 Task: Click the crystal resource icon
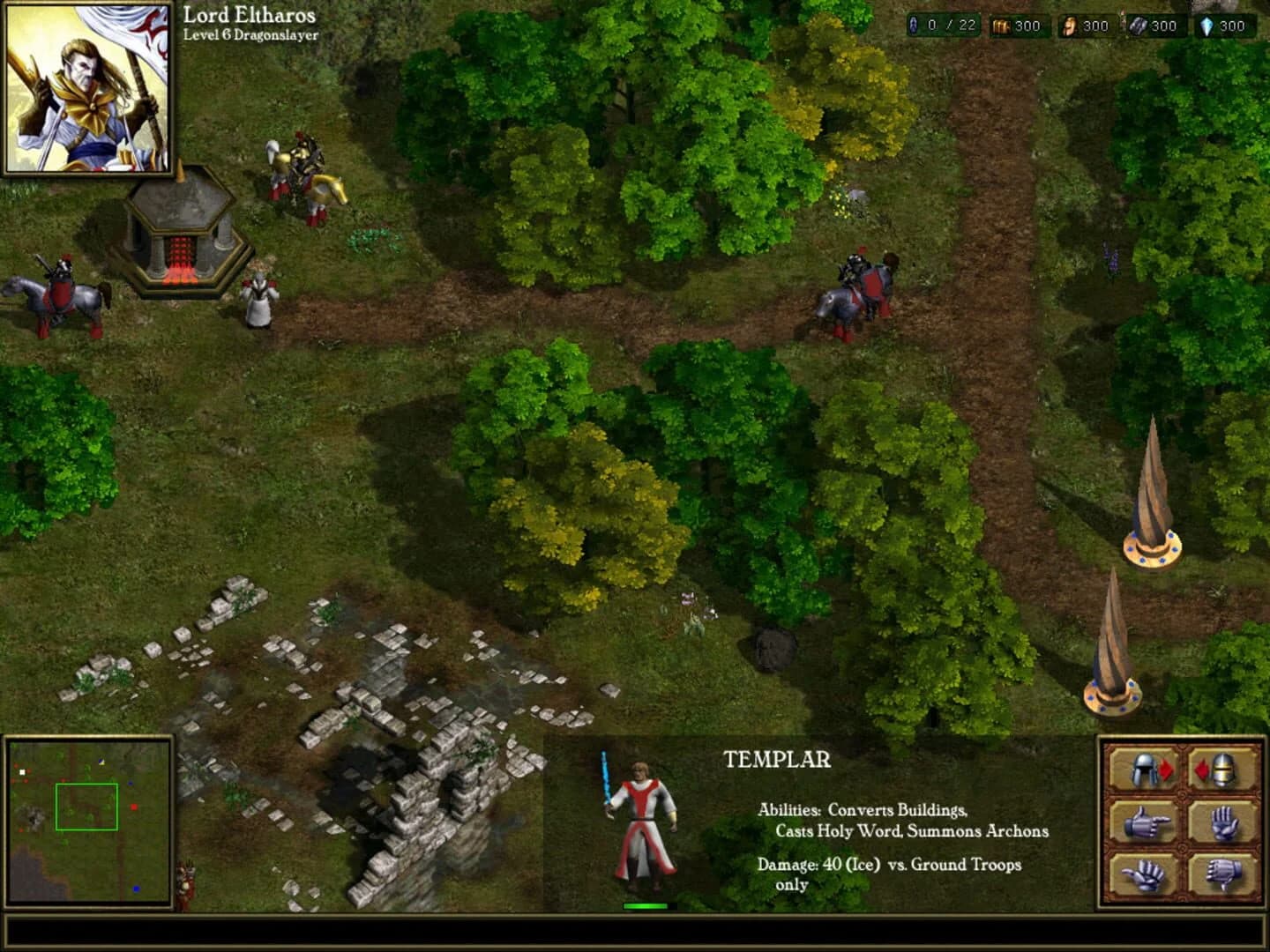pyautogui.click(x=1205, y=26)
